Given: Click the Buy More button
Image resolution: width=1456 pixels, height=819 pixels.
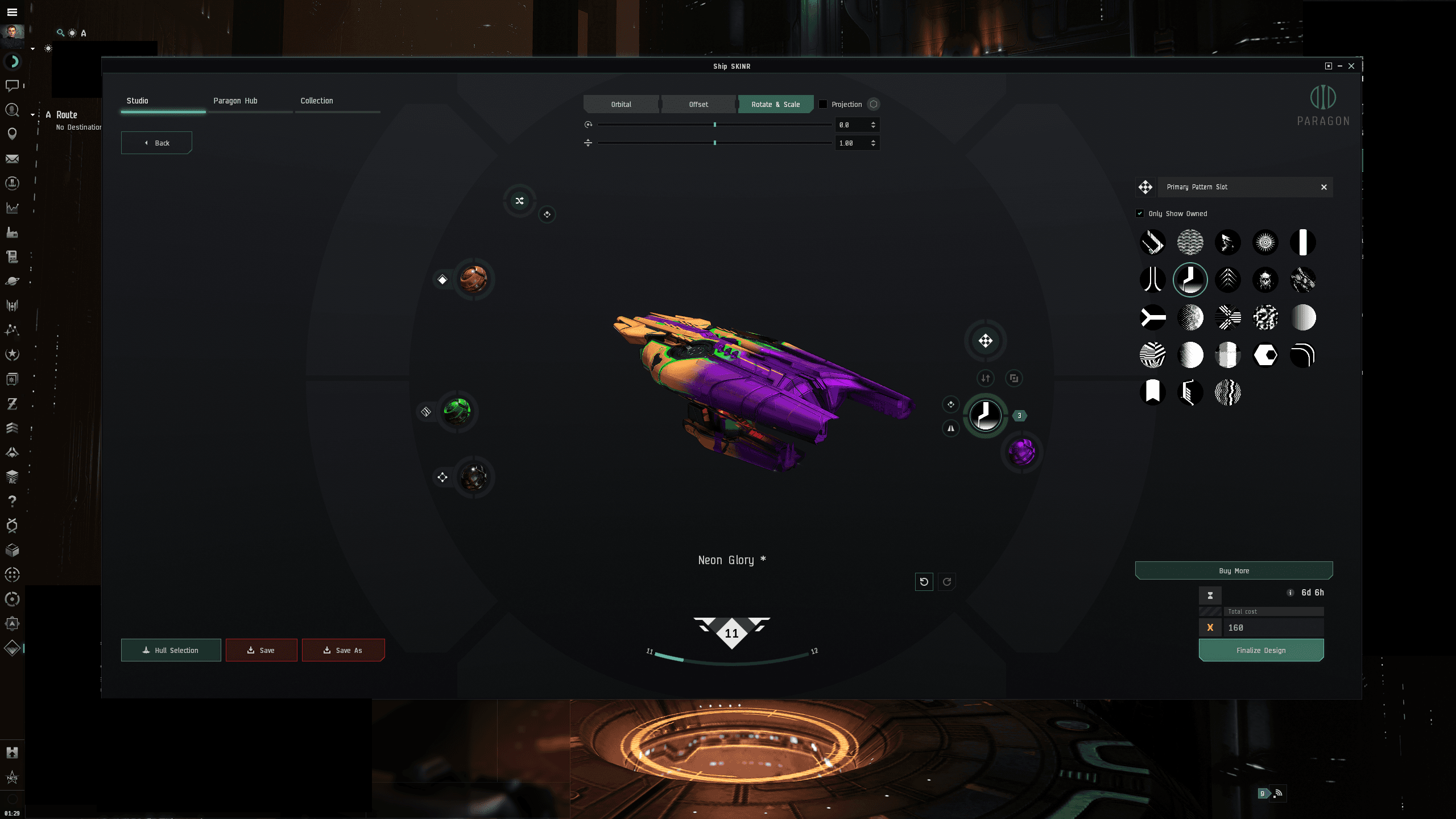Looking at the screenshot, I should [1234, 570].
